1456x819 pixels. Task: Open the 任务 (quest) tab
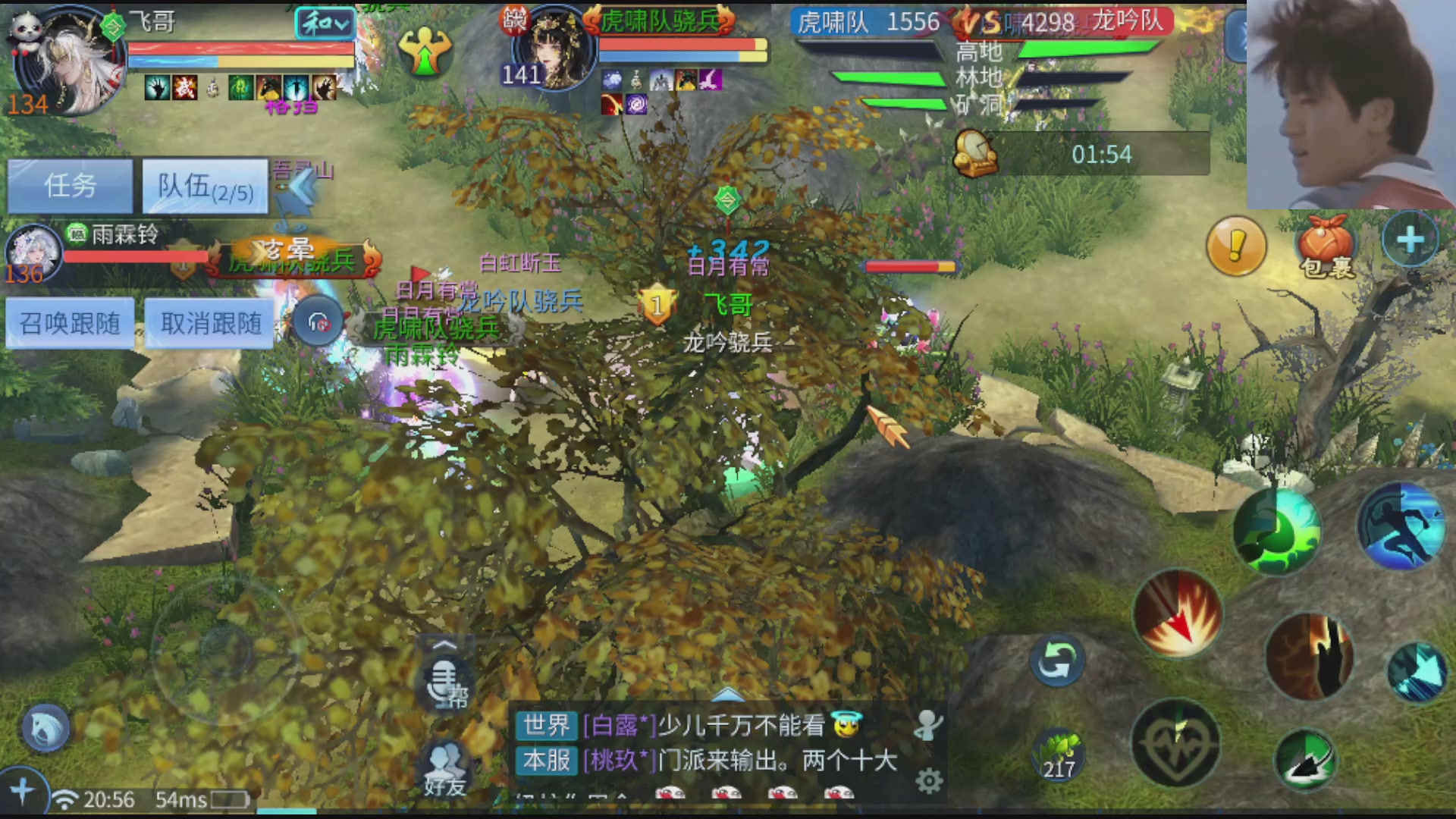pyautogui.click(x=69, y=184)
